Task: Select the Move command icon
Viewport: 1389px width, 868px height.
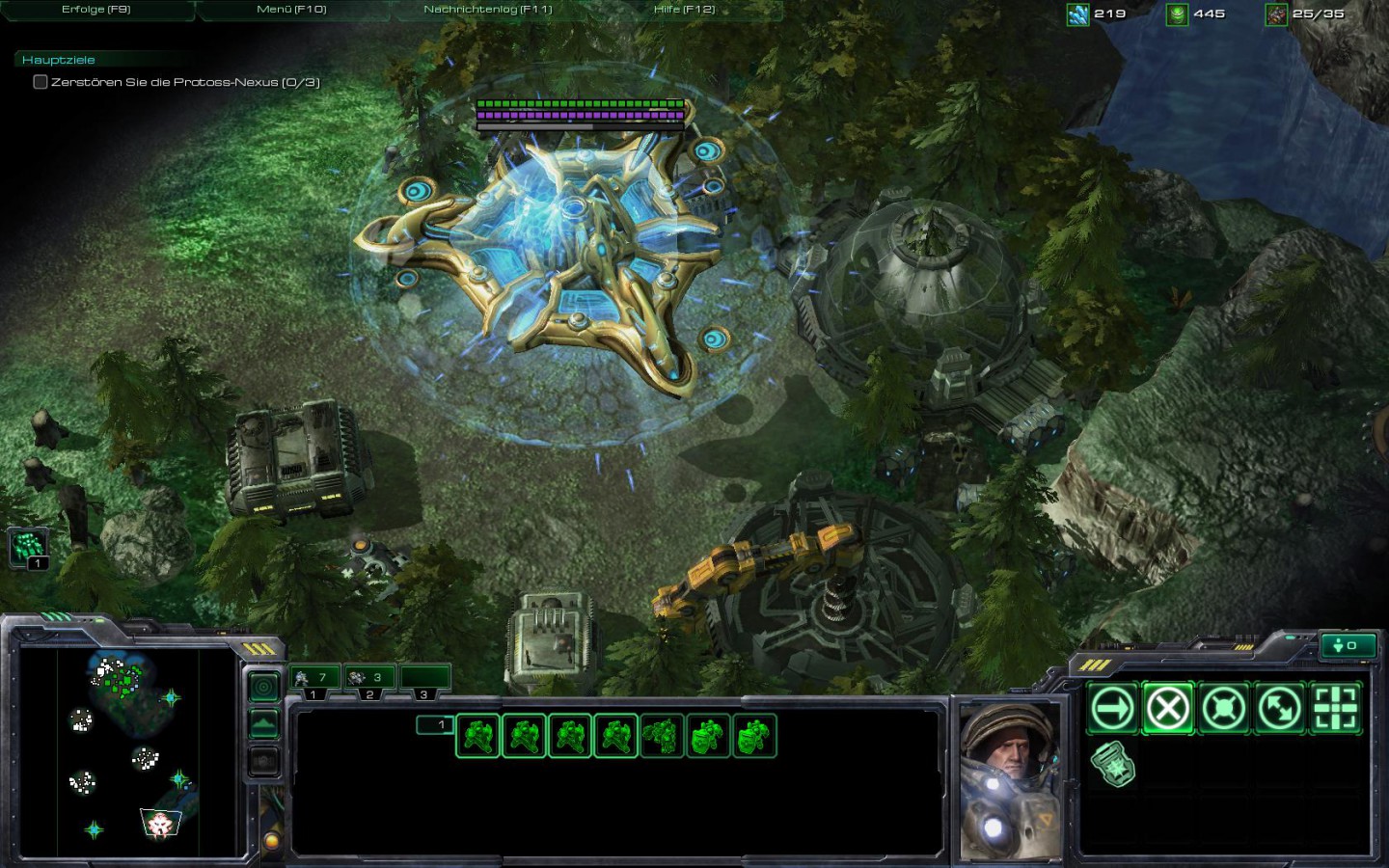Action: click(1114, 706)
